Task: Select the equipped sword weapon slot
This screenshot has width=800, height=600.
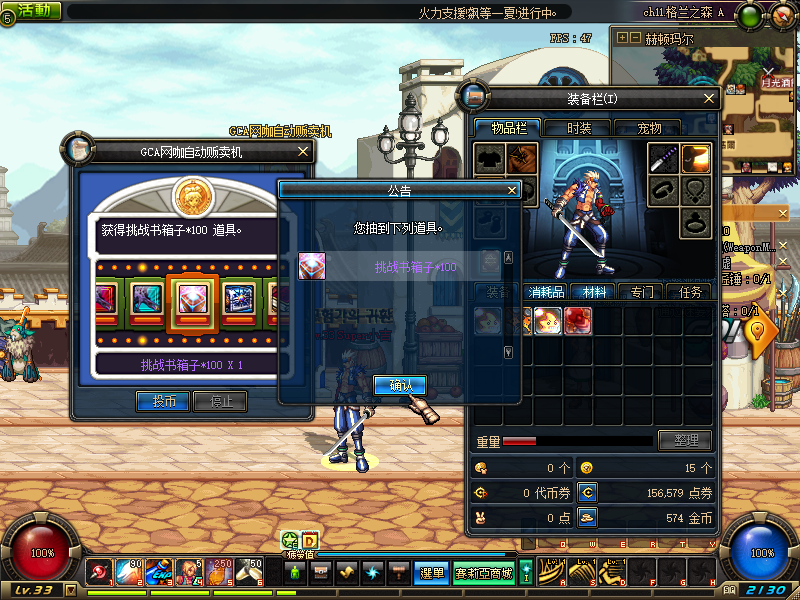Action: 663,159
